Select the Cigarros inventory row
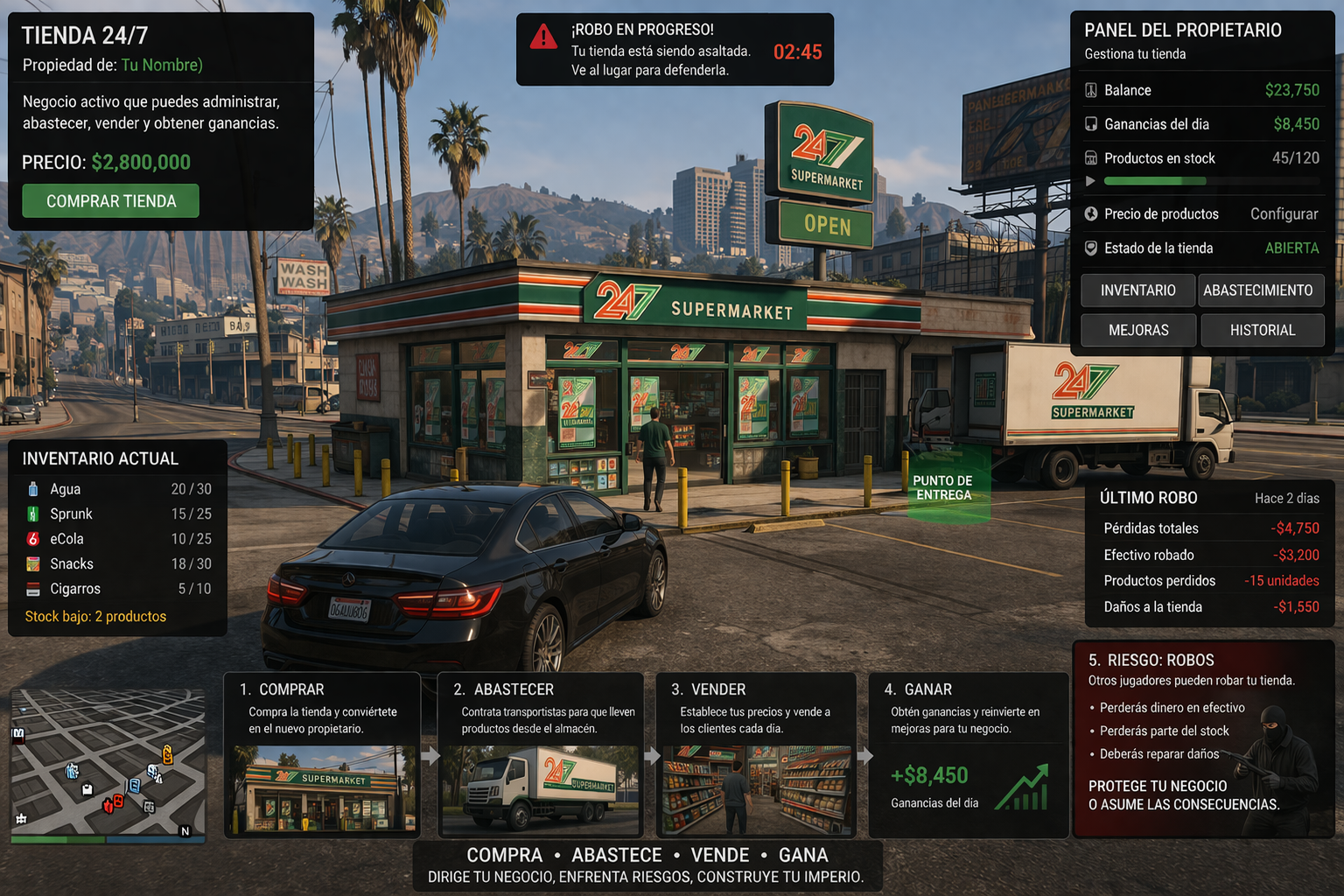1344x896 pixels. coord(118,589)
